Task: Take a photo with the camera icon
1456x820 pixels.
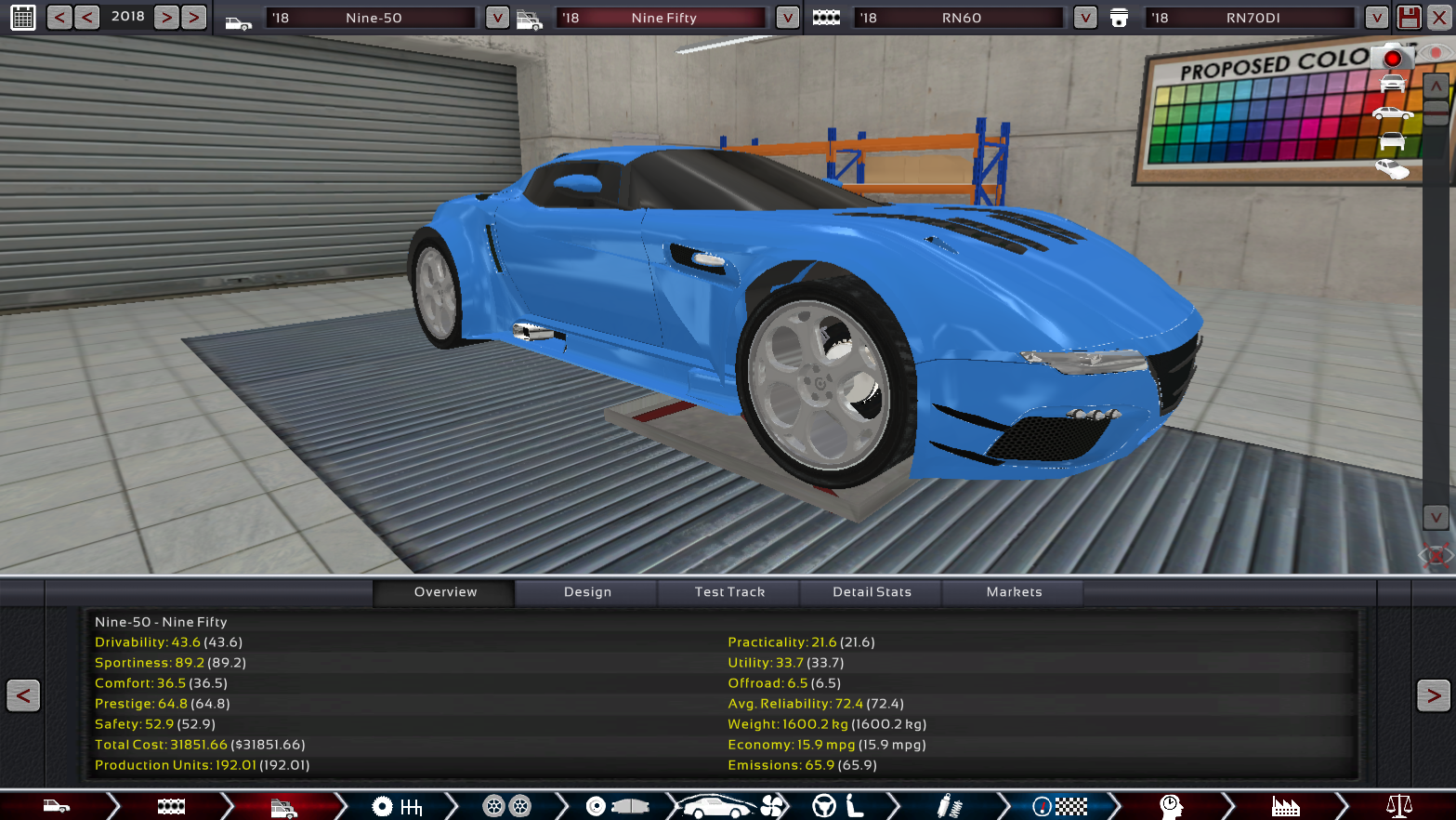Action: 1391,57
